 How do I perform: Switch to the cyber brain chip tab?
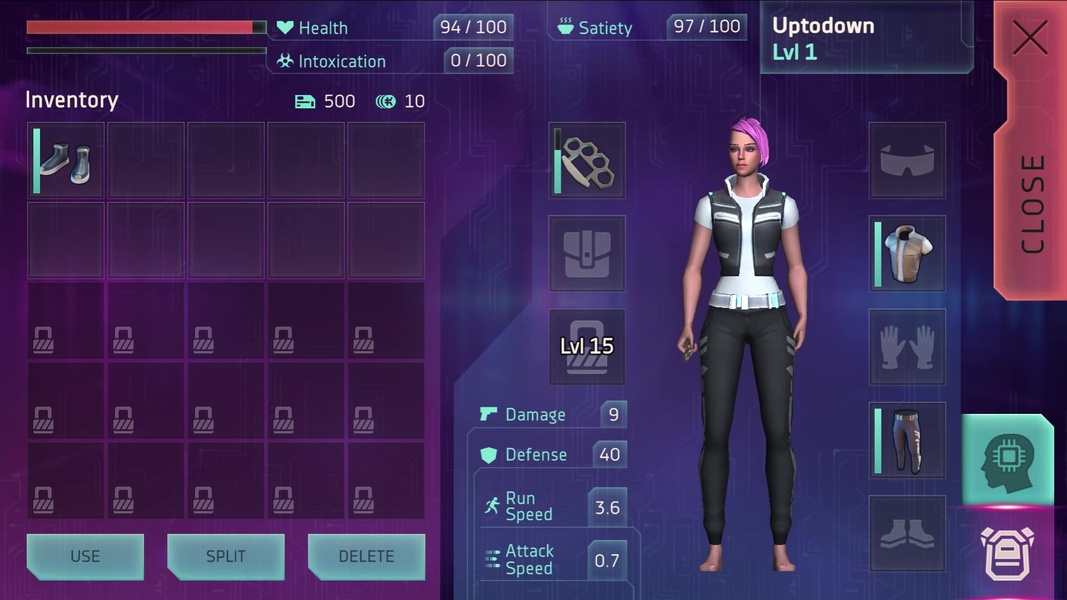coord(1008,459)
